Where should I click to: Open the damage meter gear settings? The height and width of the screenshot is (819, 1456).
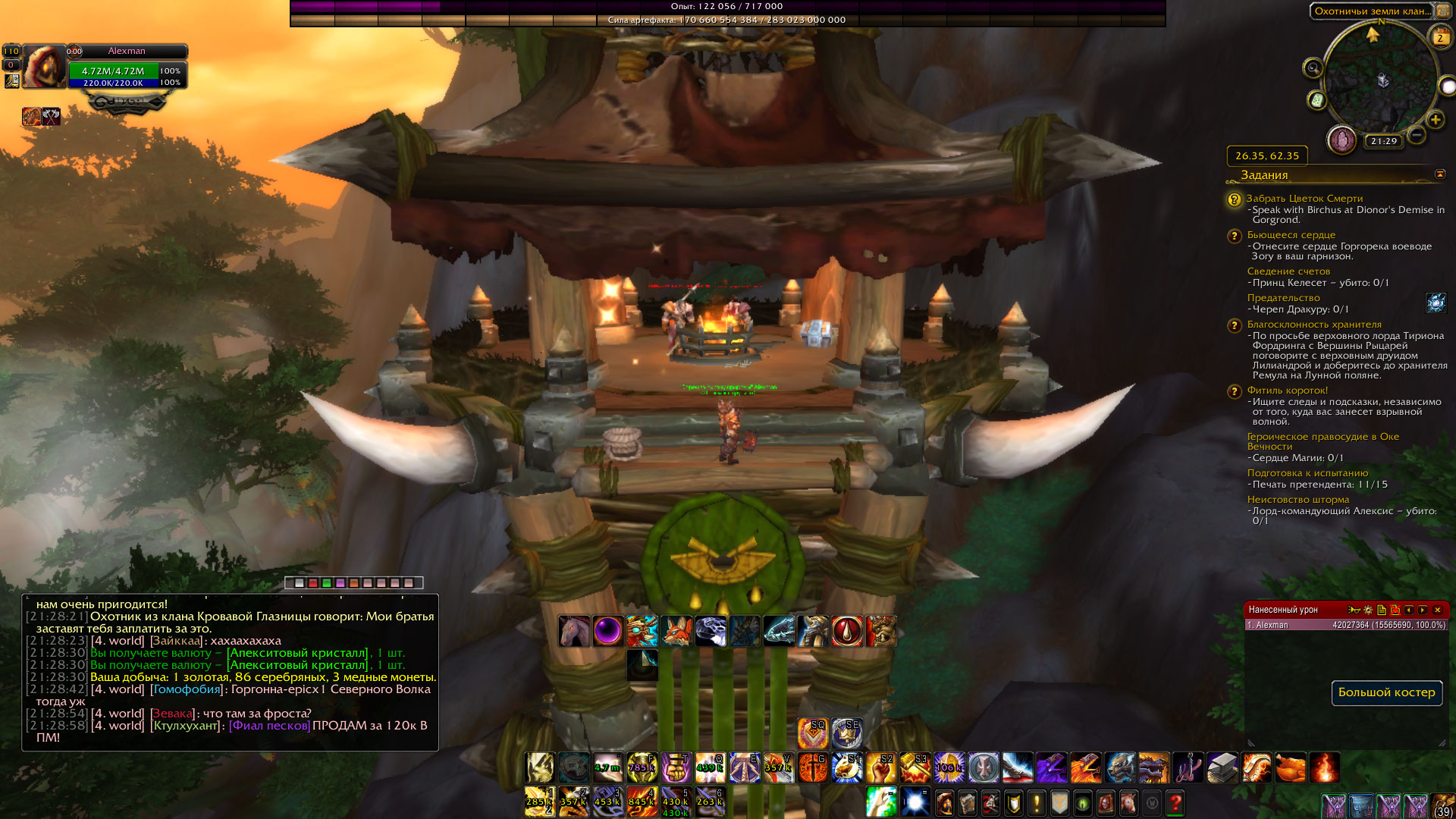(1367, 610)
